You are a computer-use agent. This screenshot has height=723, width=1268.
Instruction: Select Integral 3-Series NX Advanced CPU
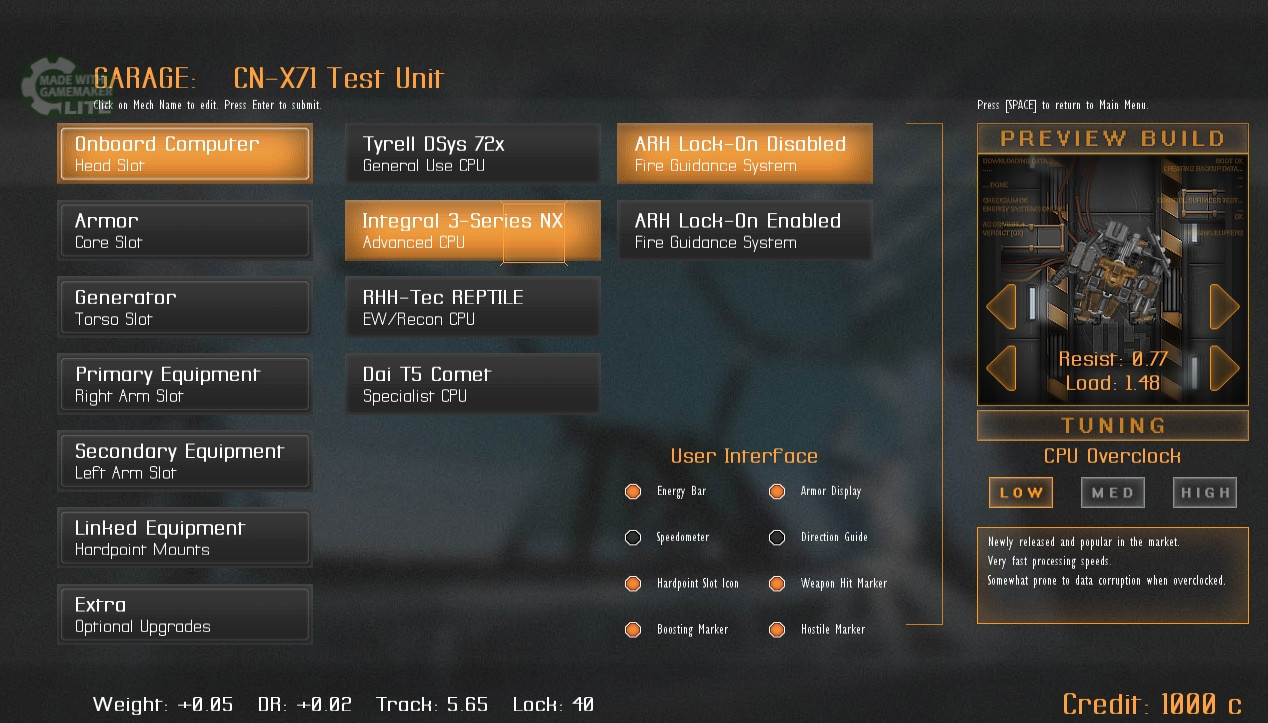[472, 230]
